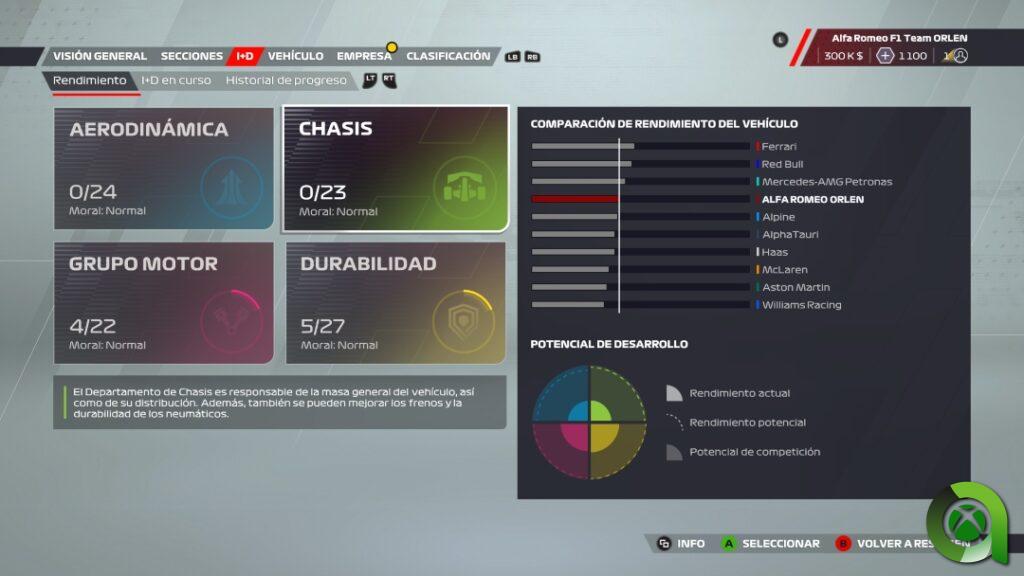This screenshot has width=1024, height=576.
Task: Go to the Vehículo tab
Action: coord(295,56)
